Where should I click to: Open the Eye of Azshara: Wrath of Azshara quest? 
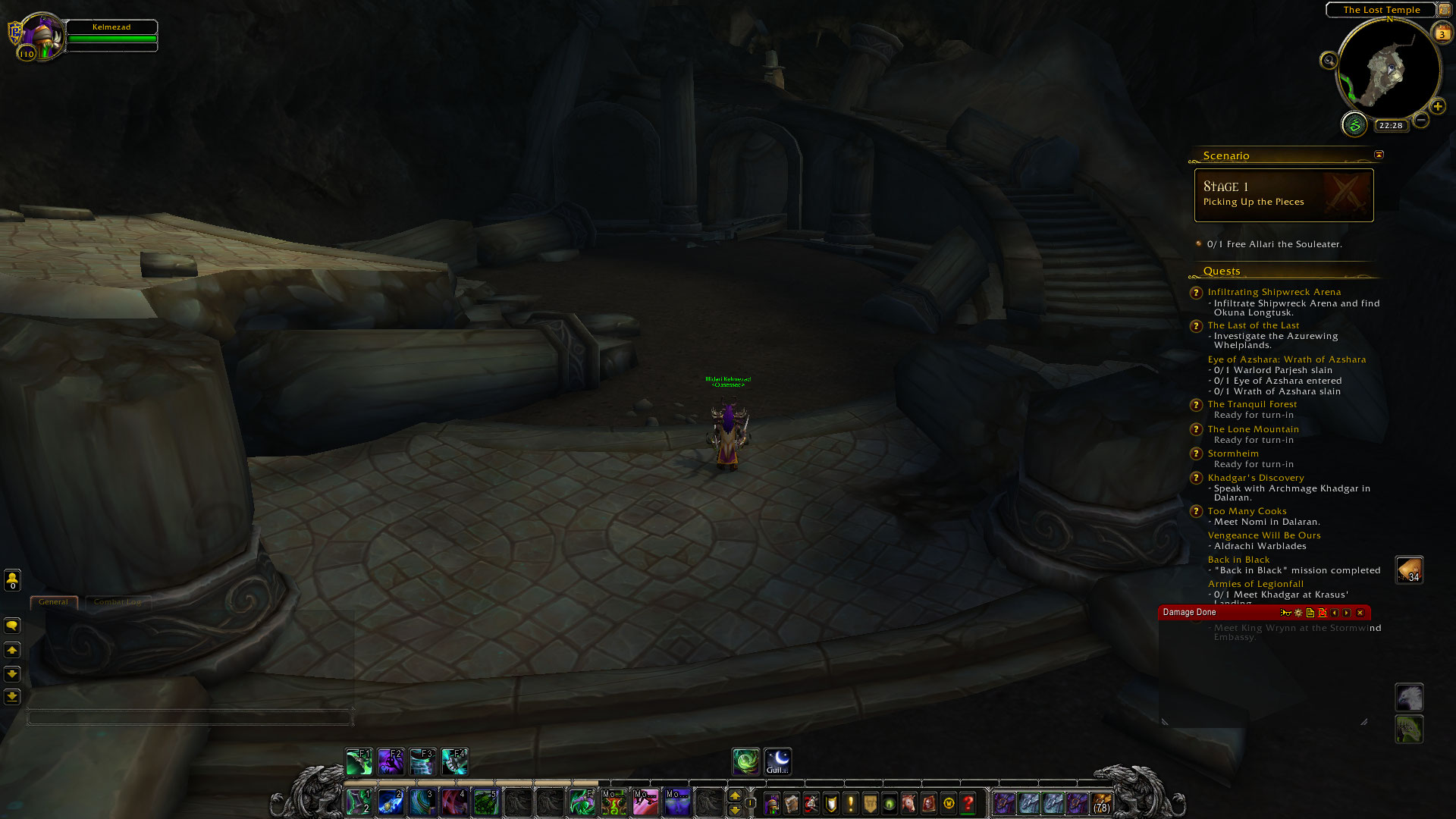[1286, 359]
